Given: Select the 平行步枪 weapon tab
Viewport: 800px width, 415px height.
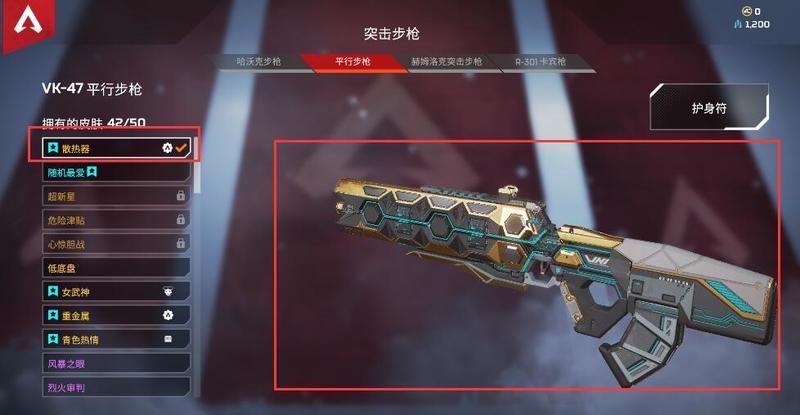Looking at the screenshot, I should click(x=351, y=62).
